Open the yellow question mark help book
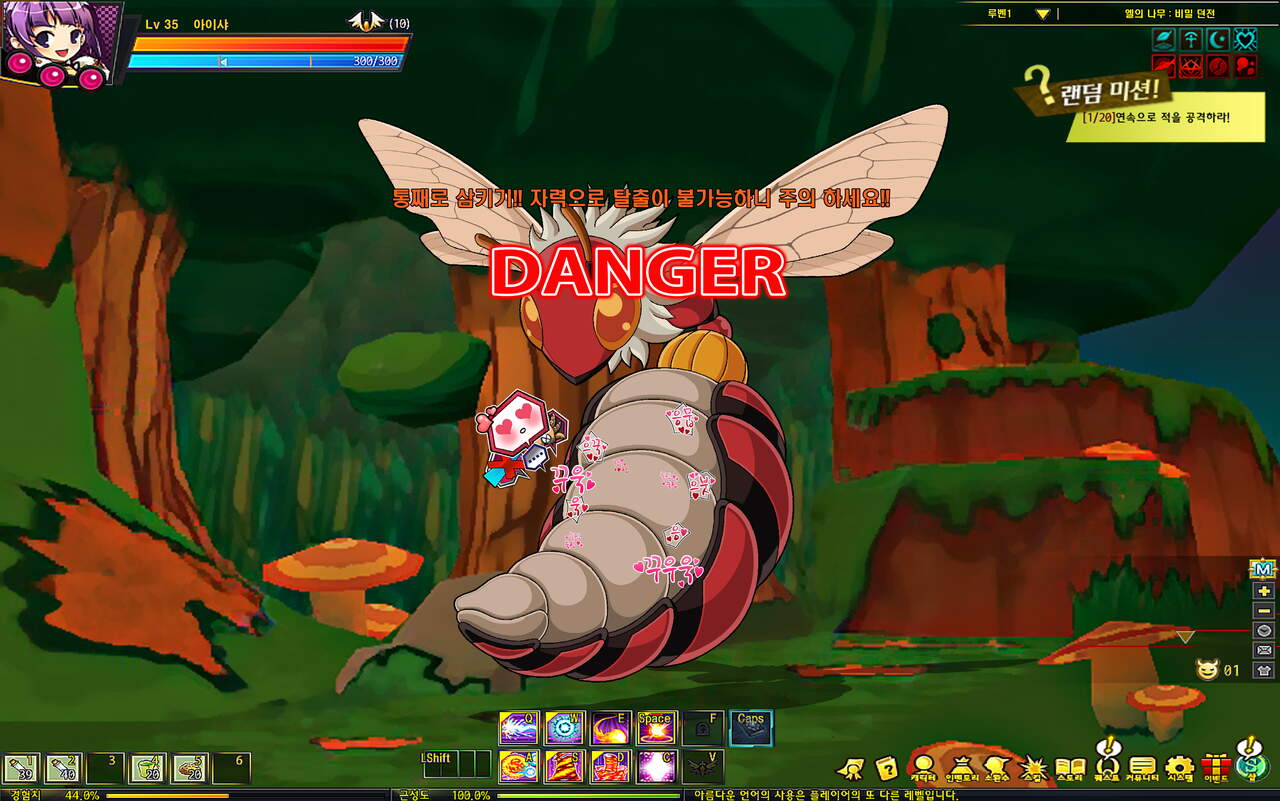1280x801 pixels. point(886,768)
